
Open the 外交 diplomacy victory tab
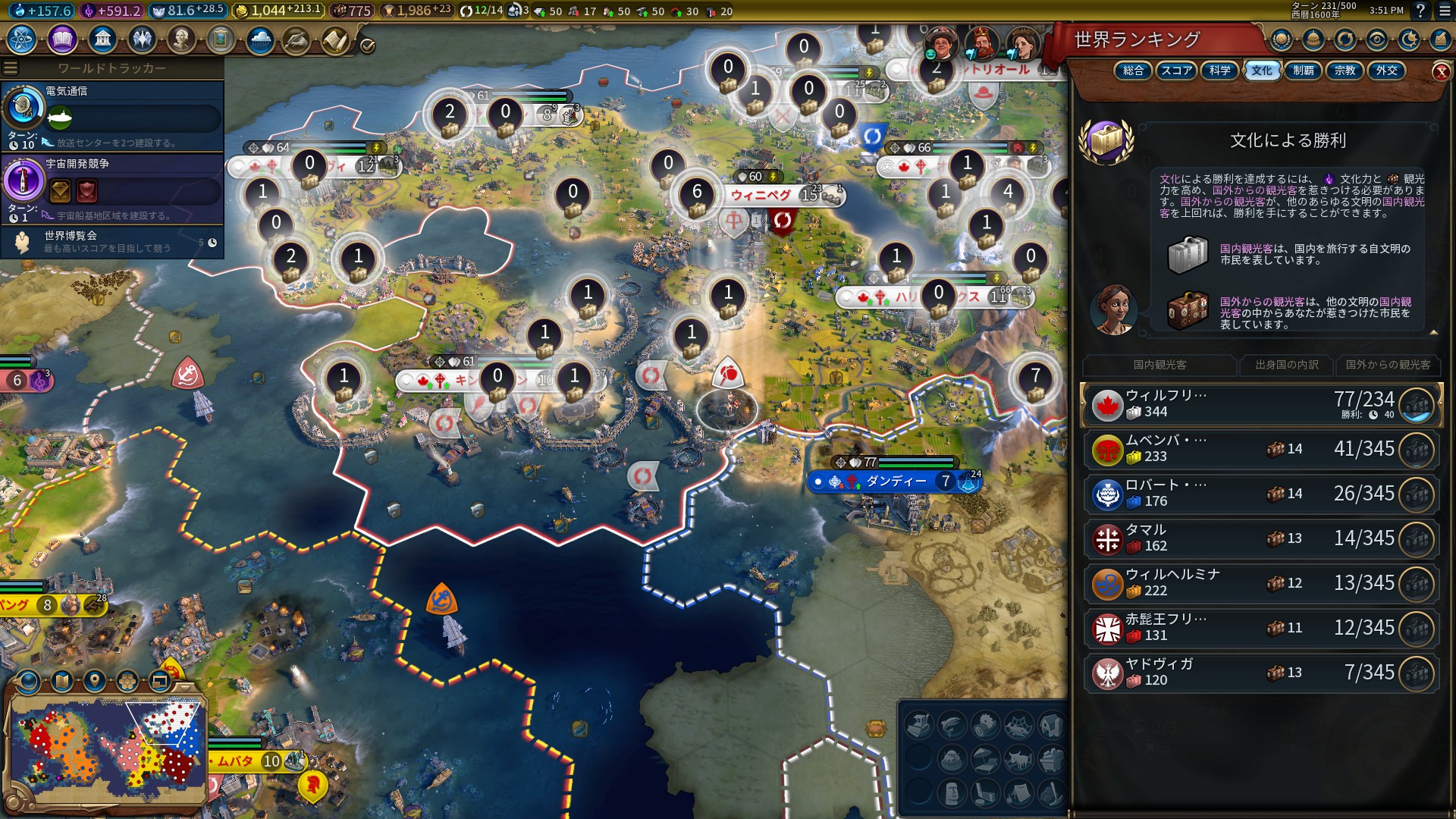tap(1386, 71)
